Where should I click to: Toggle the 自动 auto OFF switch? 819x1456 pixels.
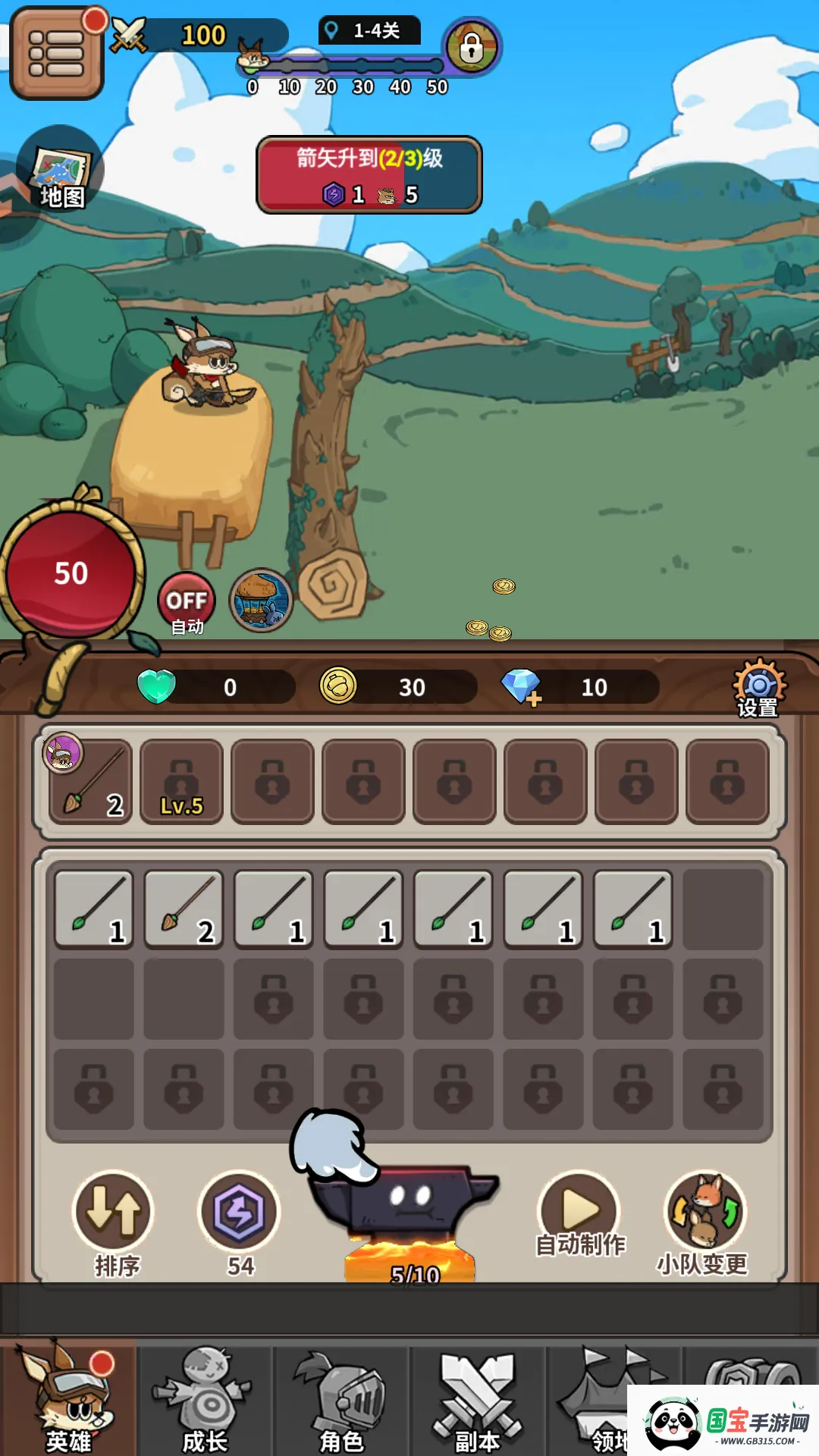[x=187, y=602]
